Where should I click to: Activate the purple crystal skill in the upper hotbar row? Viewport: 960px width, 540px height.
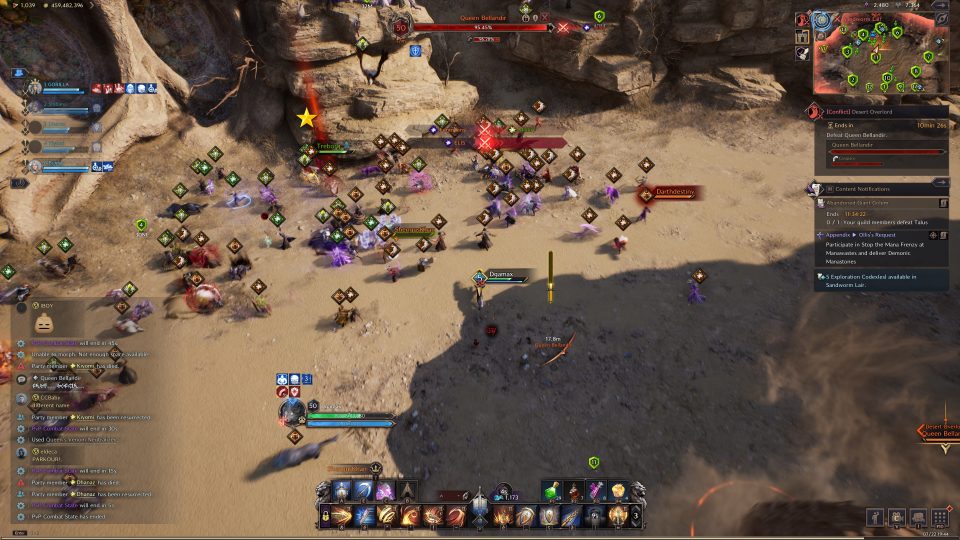[x=384, y=491]
